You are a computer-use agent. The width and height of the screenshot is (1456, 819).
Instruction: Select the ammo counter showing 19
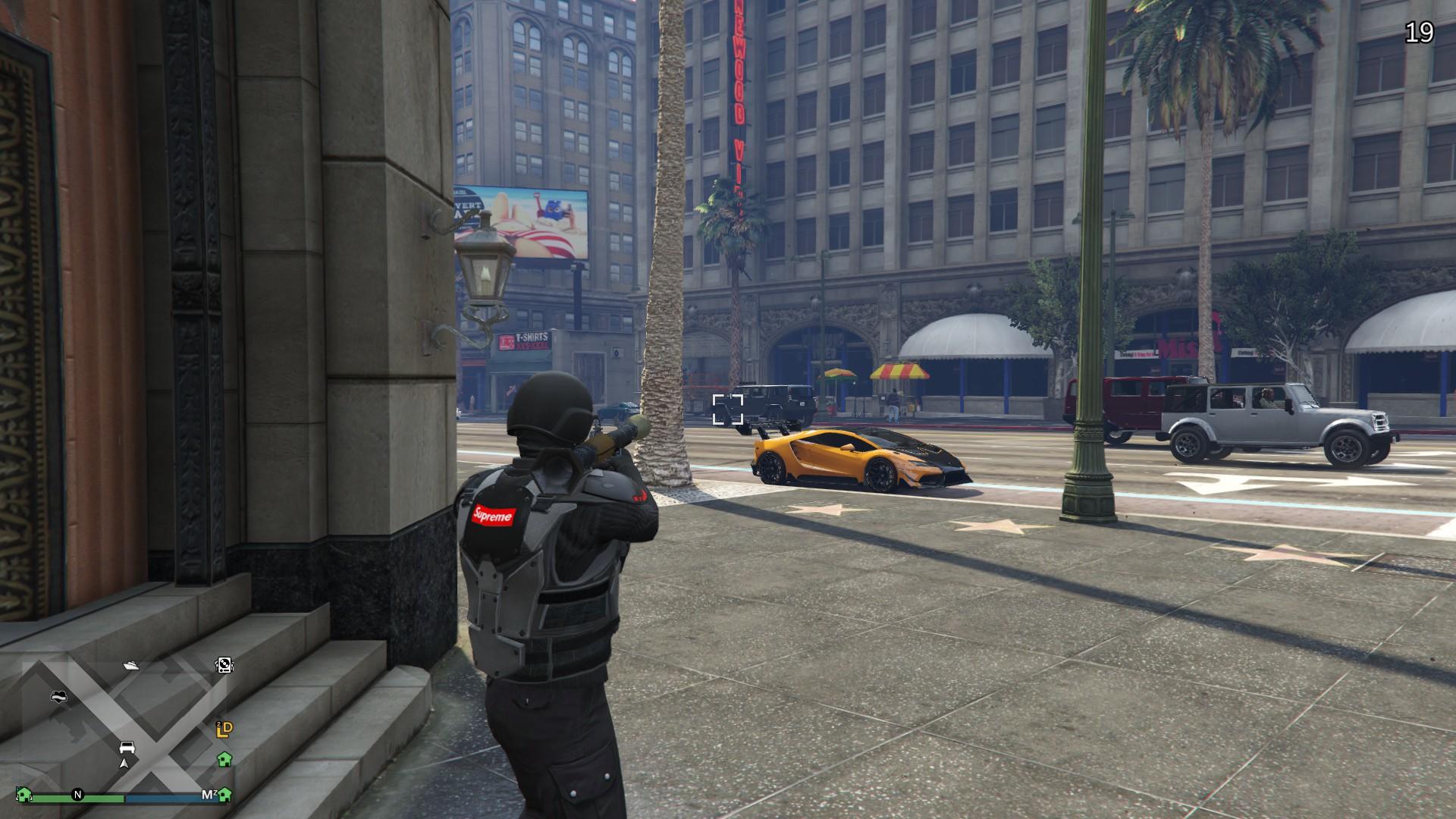coord(1421,33)
